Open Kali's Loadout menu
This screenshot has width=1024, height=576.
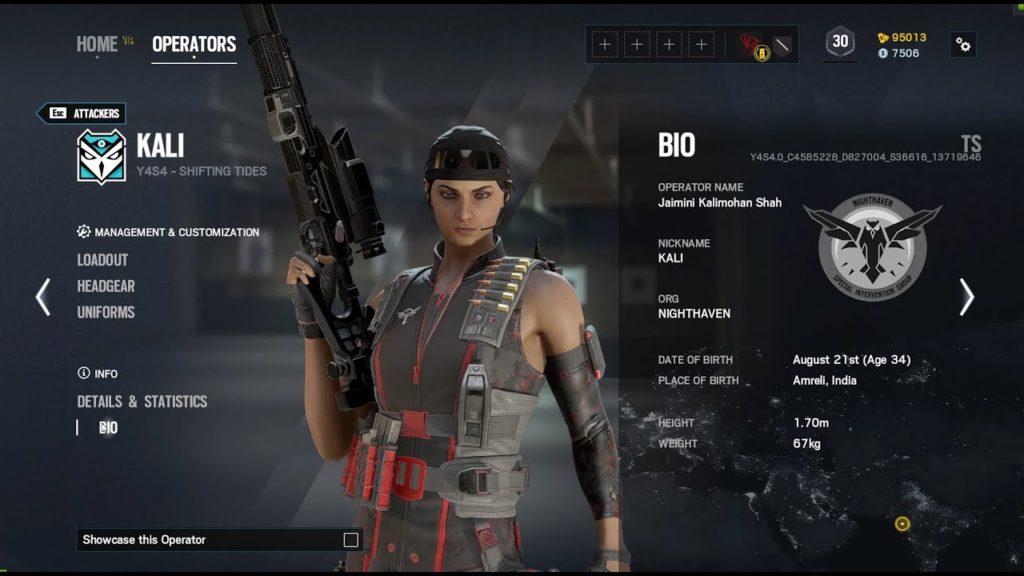103,260
